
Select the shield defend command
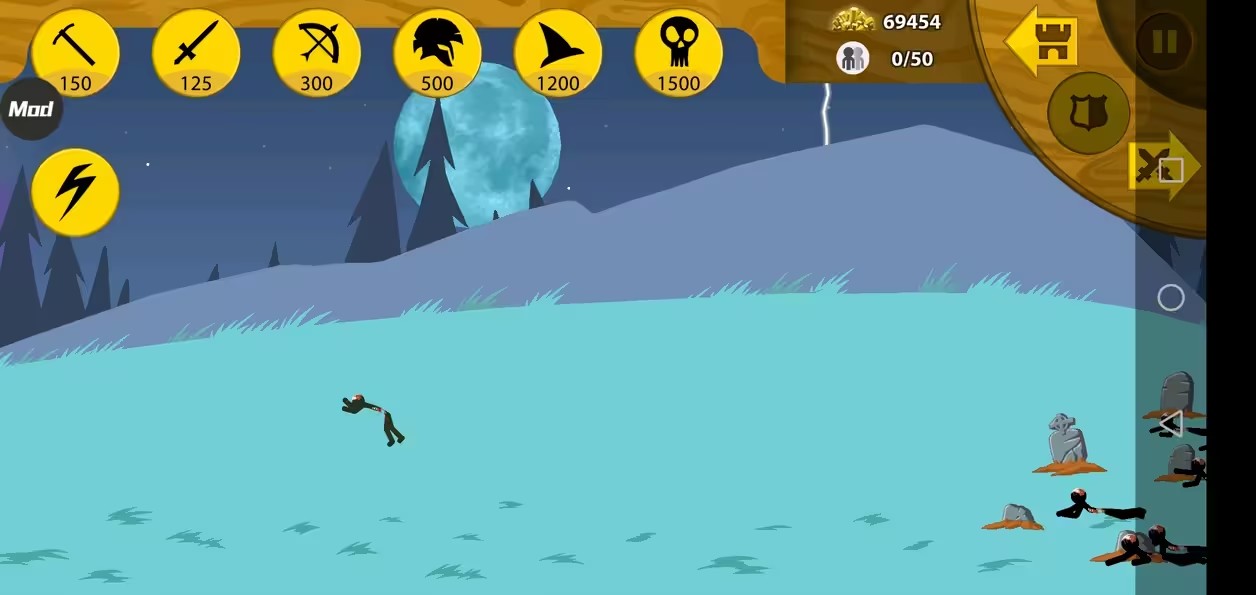(x=1088, y=112)
